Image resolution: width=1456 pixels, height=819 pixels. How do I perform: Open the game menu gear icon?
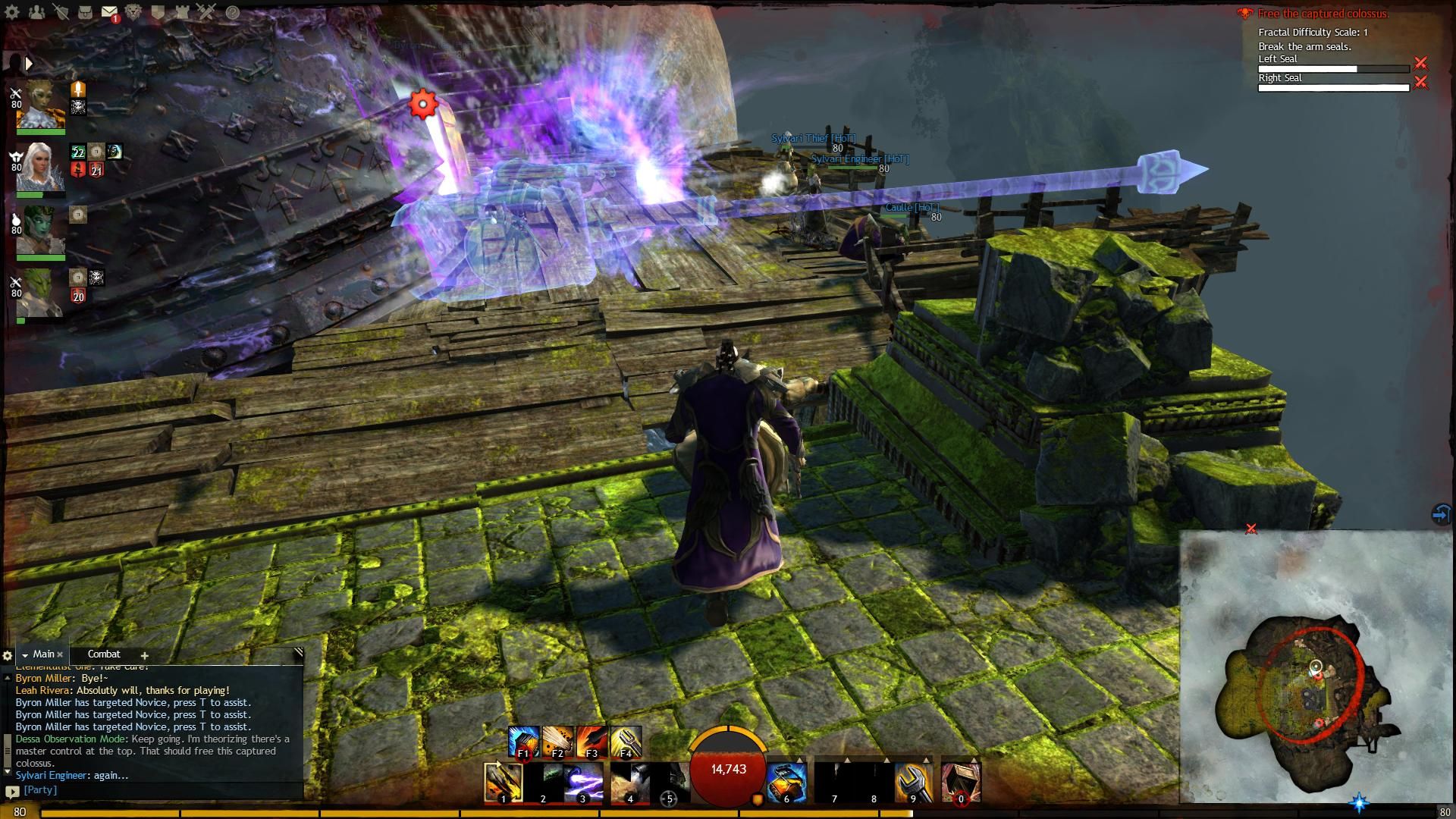pos(12,12)
